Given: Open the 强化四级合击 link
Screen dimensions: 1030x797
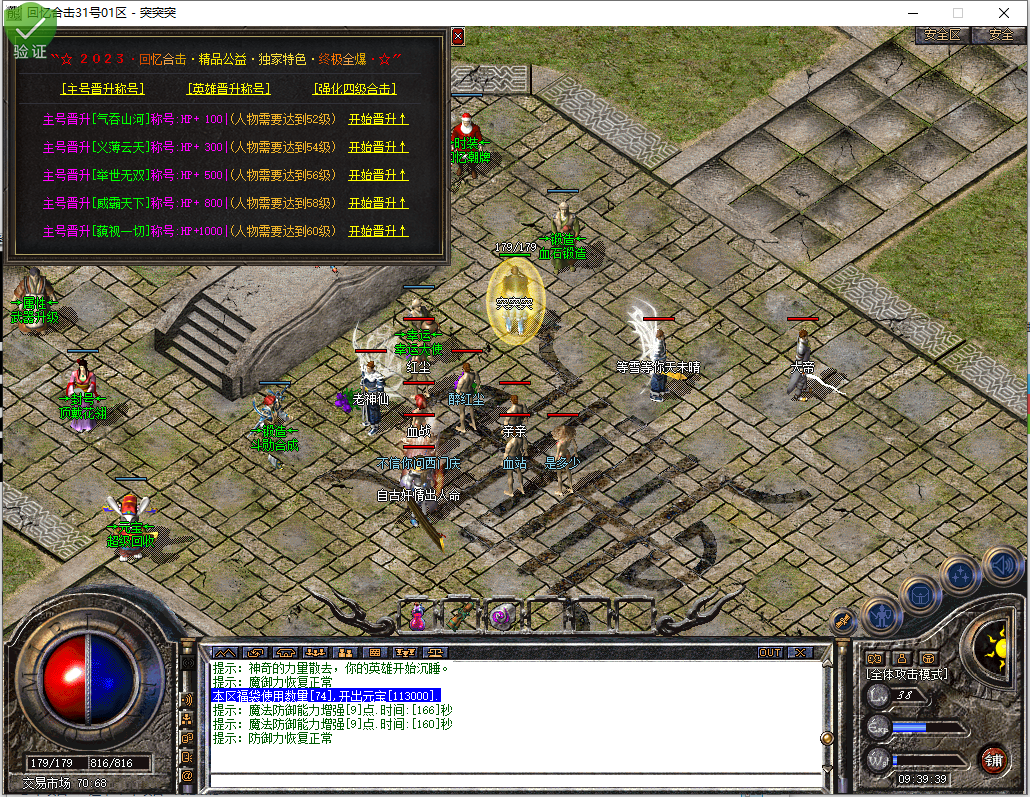Looking at the screenshot, I should 355,88.
